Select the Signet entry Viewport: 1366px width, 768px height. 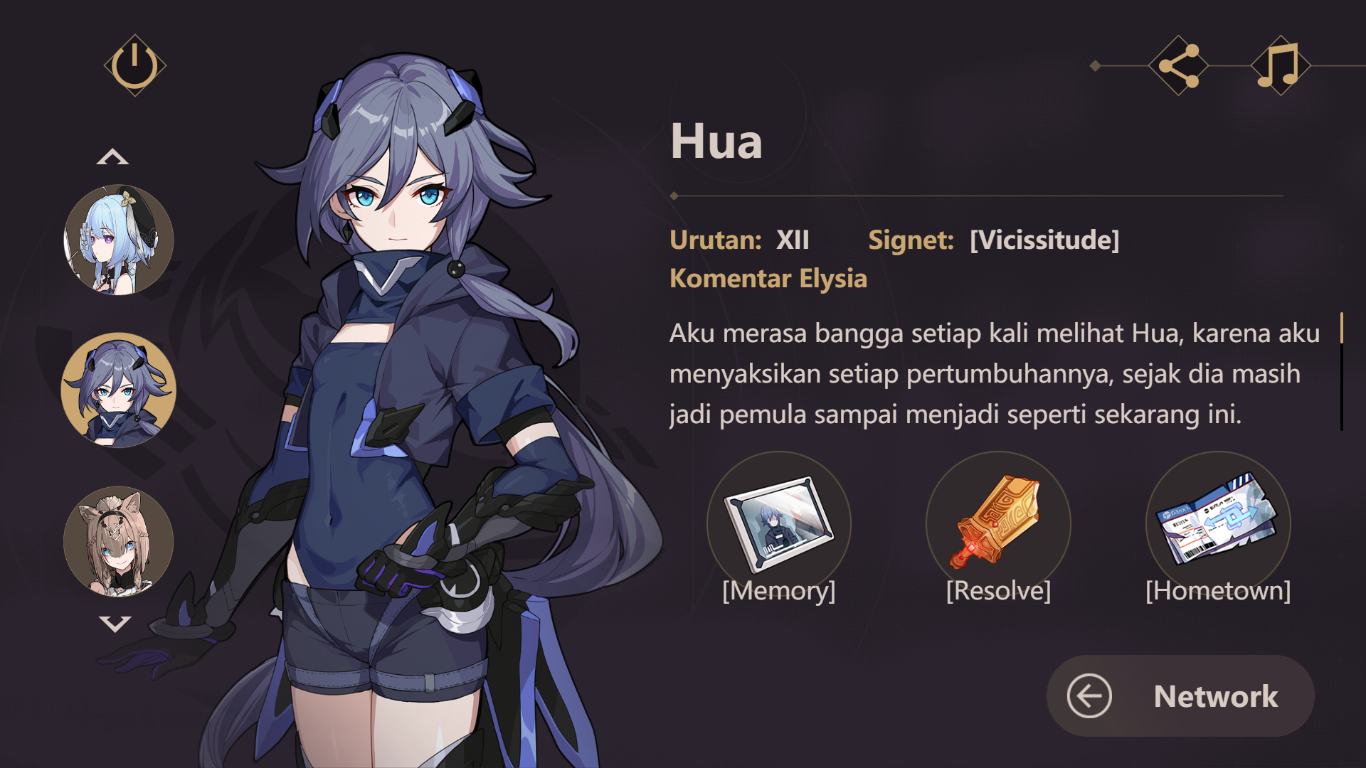click(x=912, y=240)
